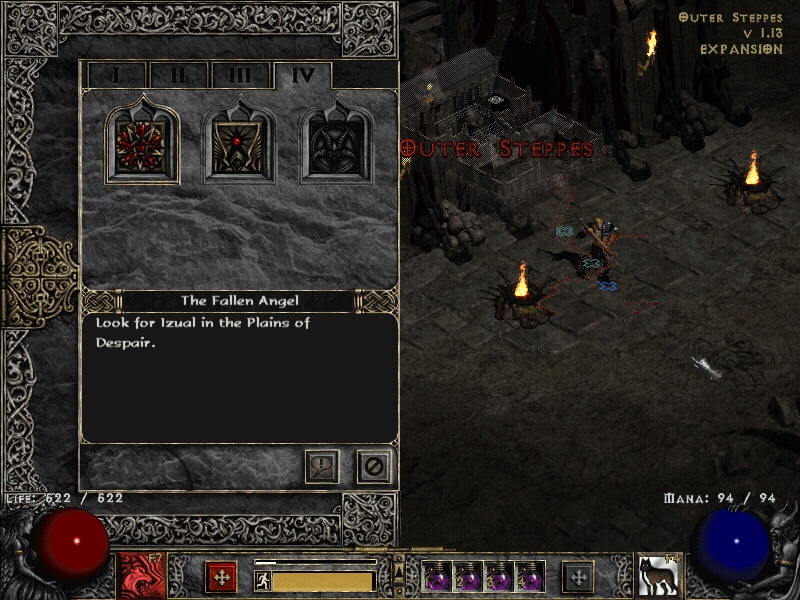Open the left skill selector with the red beast icon
Screen dimensions: 800x600
(137, 576)
